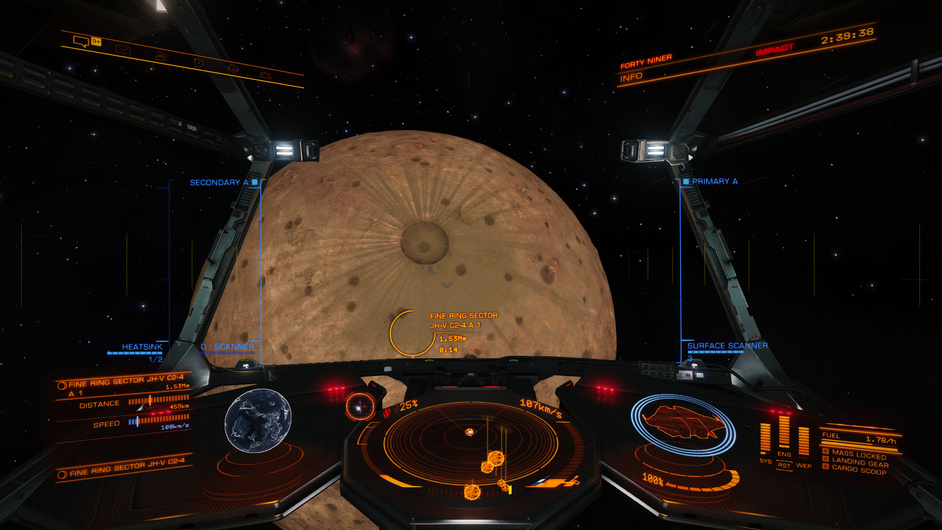Screen dimensions: 942x530
Task: Click the target planet hologram globe
Action: tap(258, 421)
